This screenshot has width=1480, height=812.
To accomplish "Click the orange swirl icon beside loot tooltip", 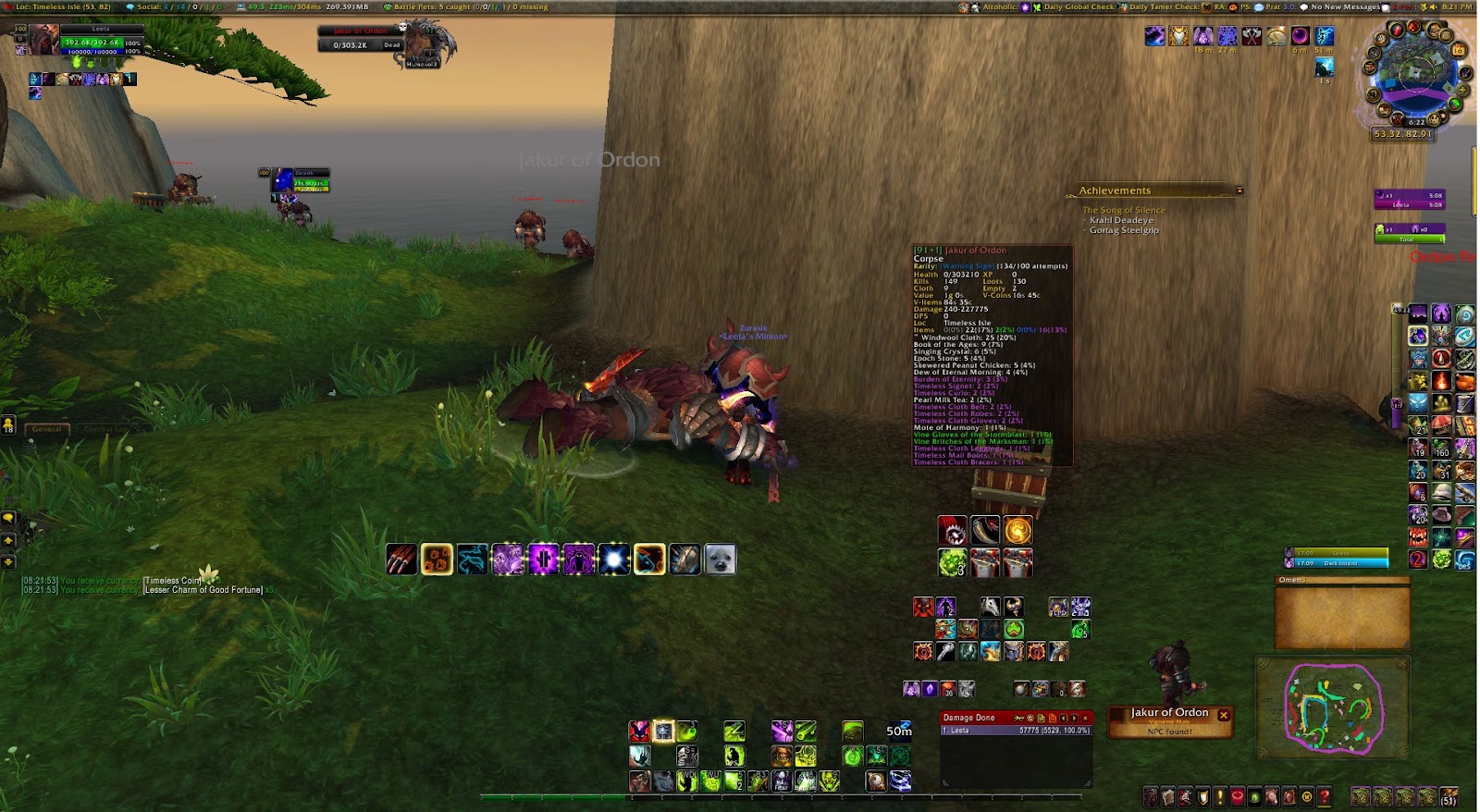I will click(x=1017, y=531).
